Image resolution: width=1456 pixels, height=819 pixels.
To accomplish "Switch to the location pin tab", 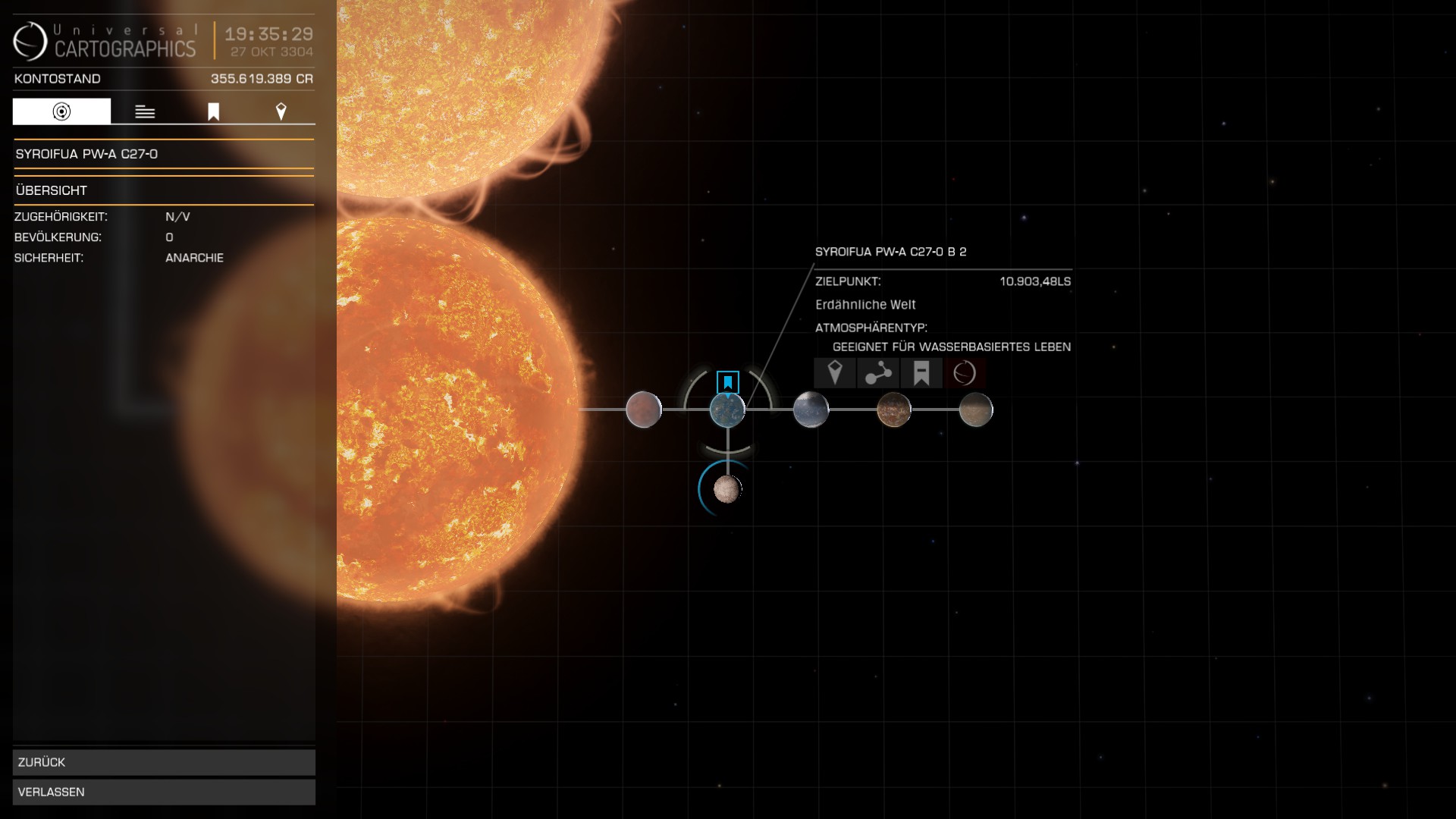I will point(281,111).
